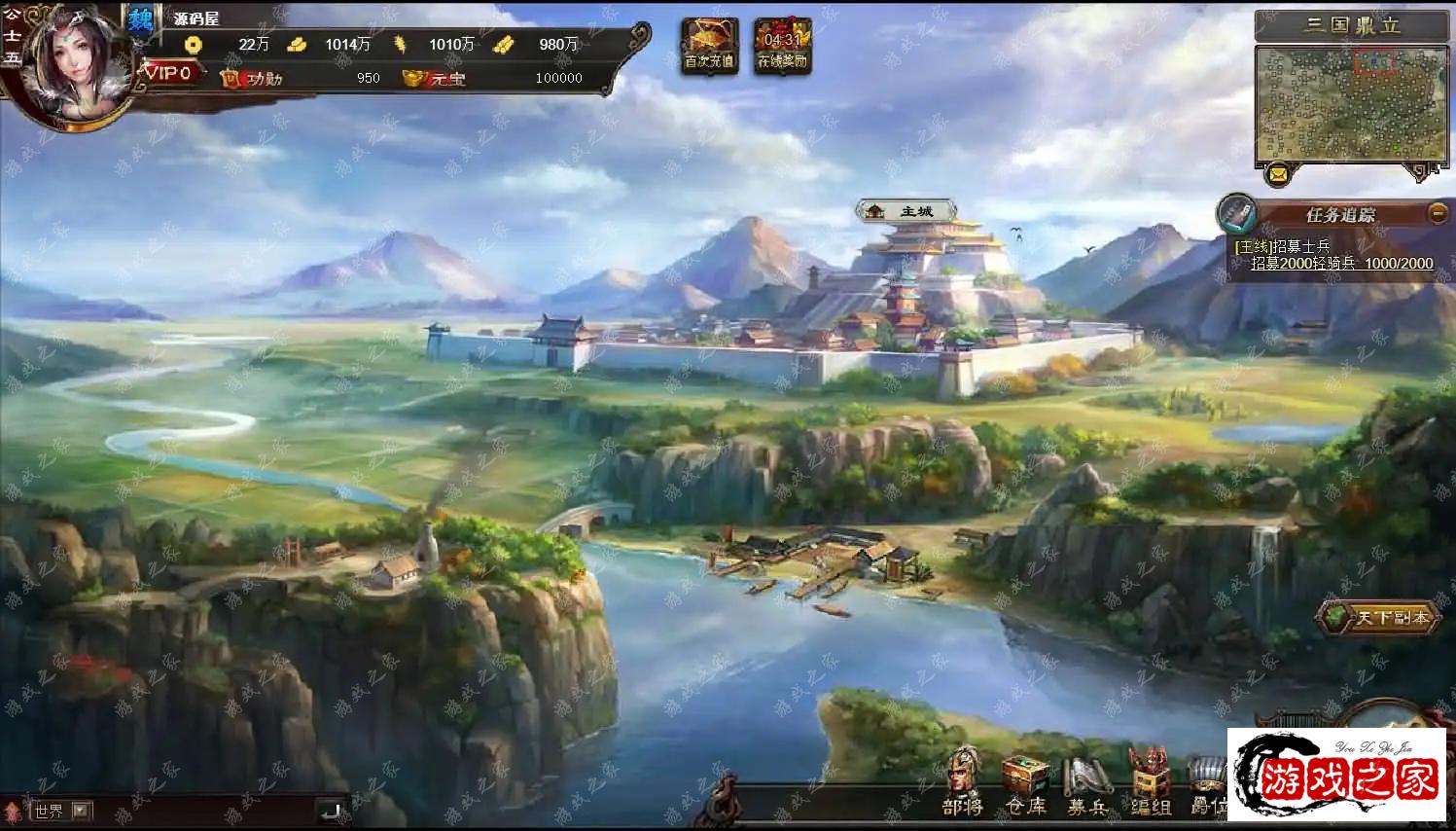Open the 编组 formation menu
1456x831 pixels.
pyautogui.click(x=1150, y=784)
